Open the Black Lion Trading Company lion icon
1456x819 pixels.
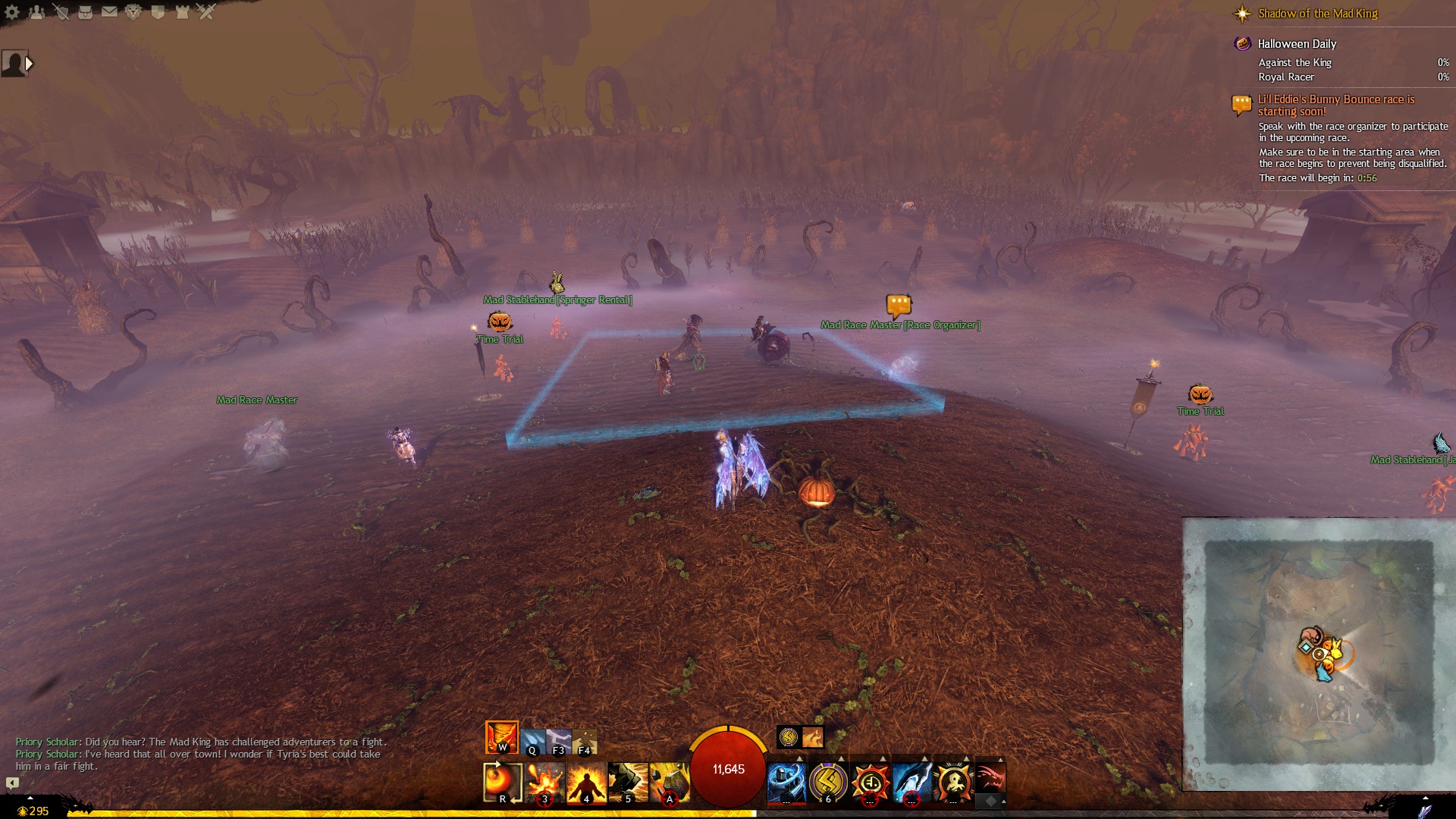[133, 12]
